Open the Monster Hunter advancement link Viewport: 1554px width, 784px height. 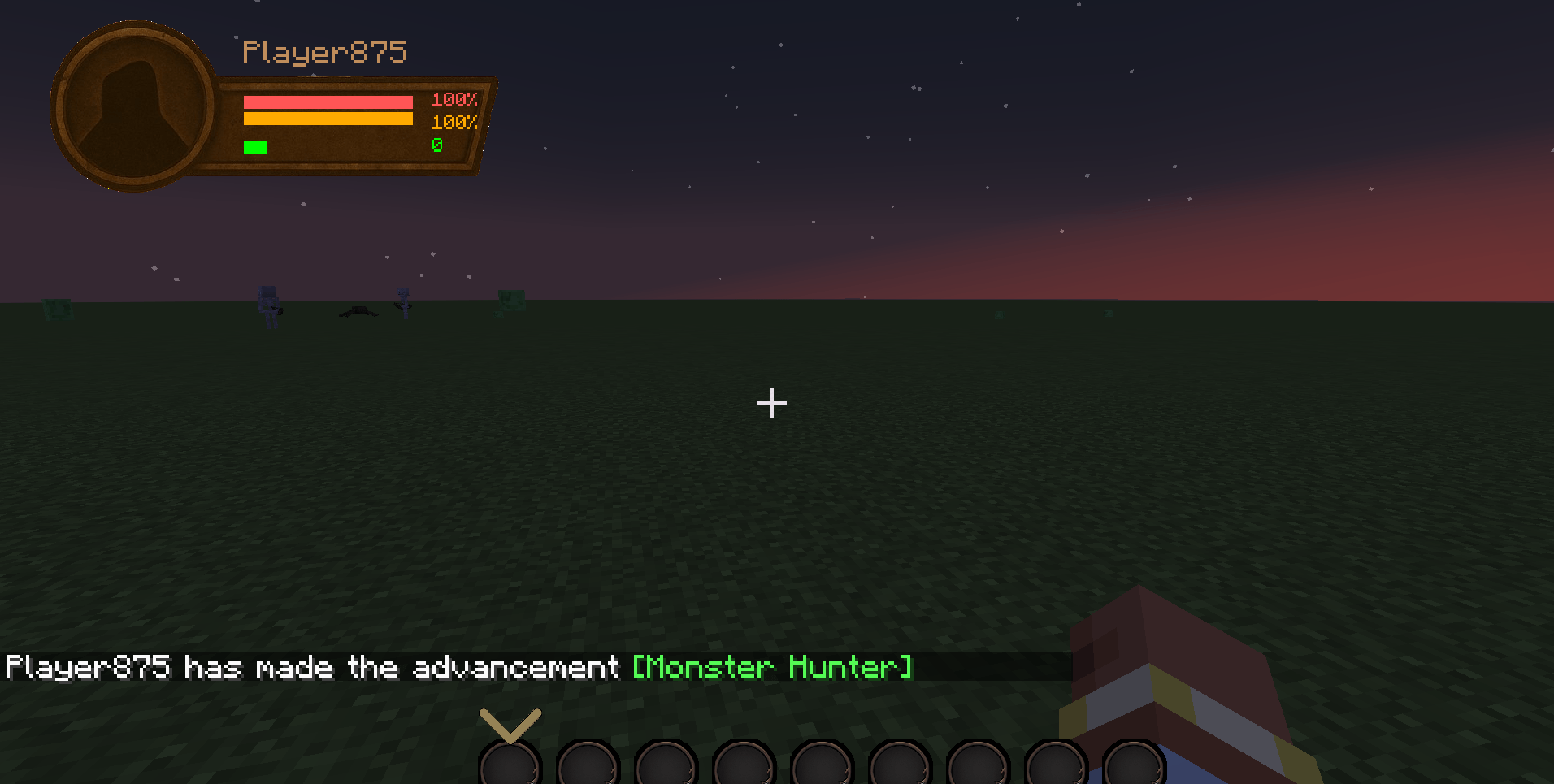pyautogui.click(x=772, y=667)
